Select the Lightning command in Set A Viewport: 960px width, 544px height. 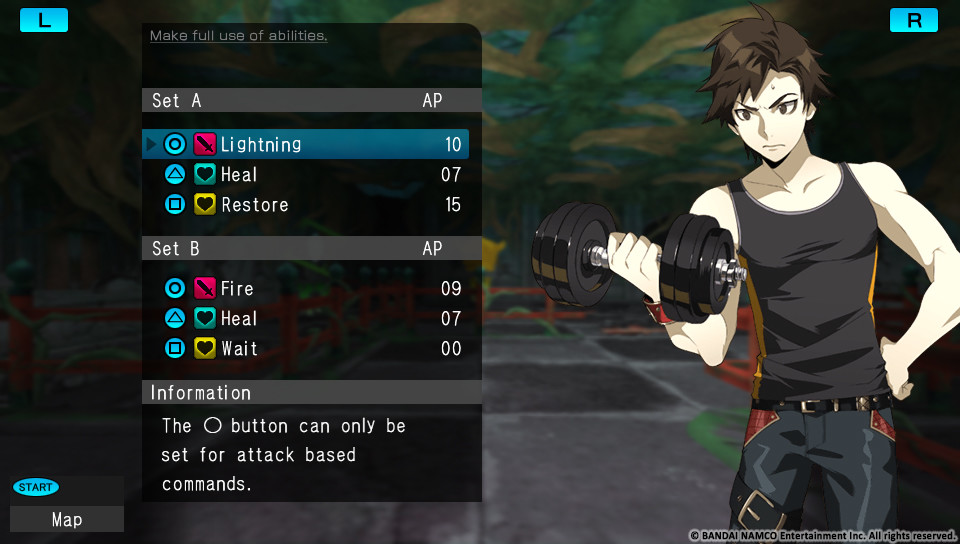(305, 144)
